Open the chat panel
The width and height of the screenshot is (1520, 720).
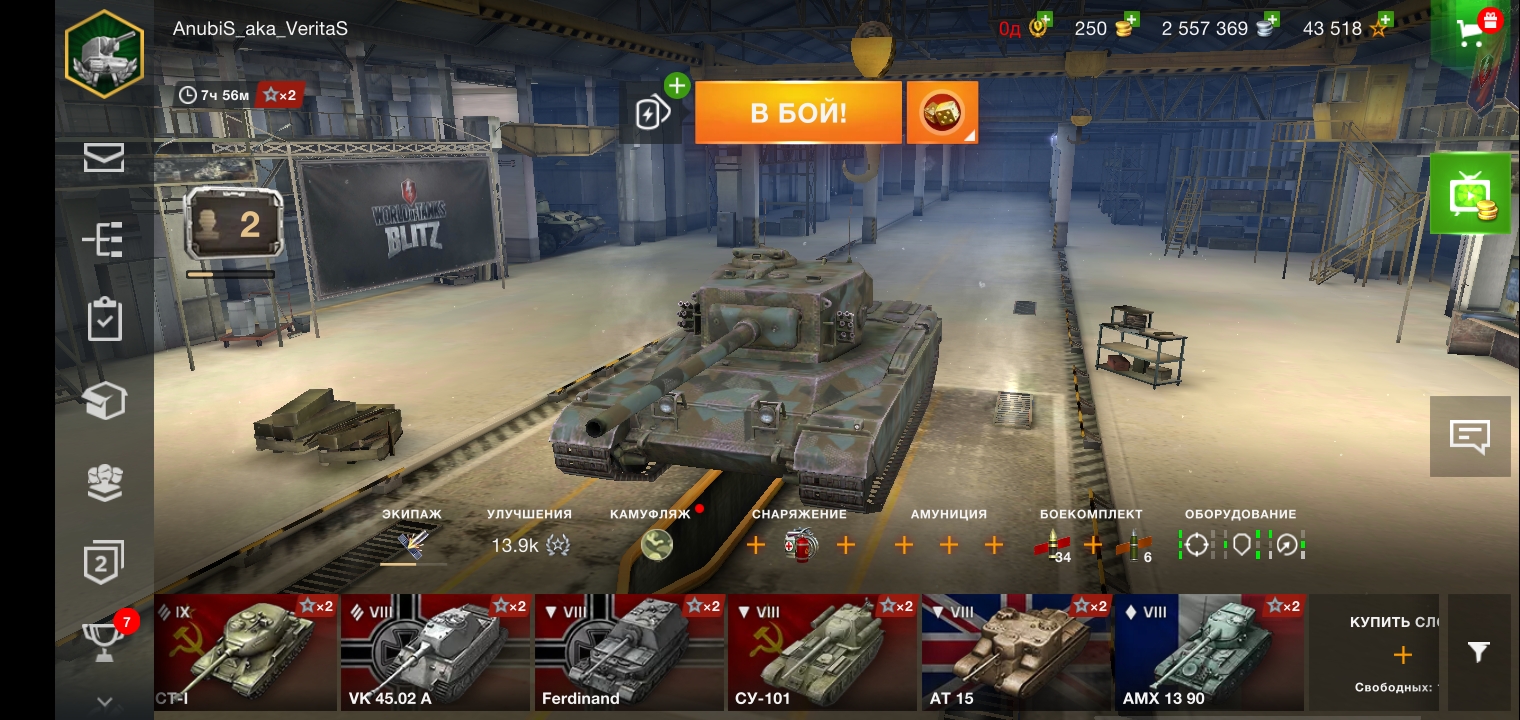(x=1469, y=436)
